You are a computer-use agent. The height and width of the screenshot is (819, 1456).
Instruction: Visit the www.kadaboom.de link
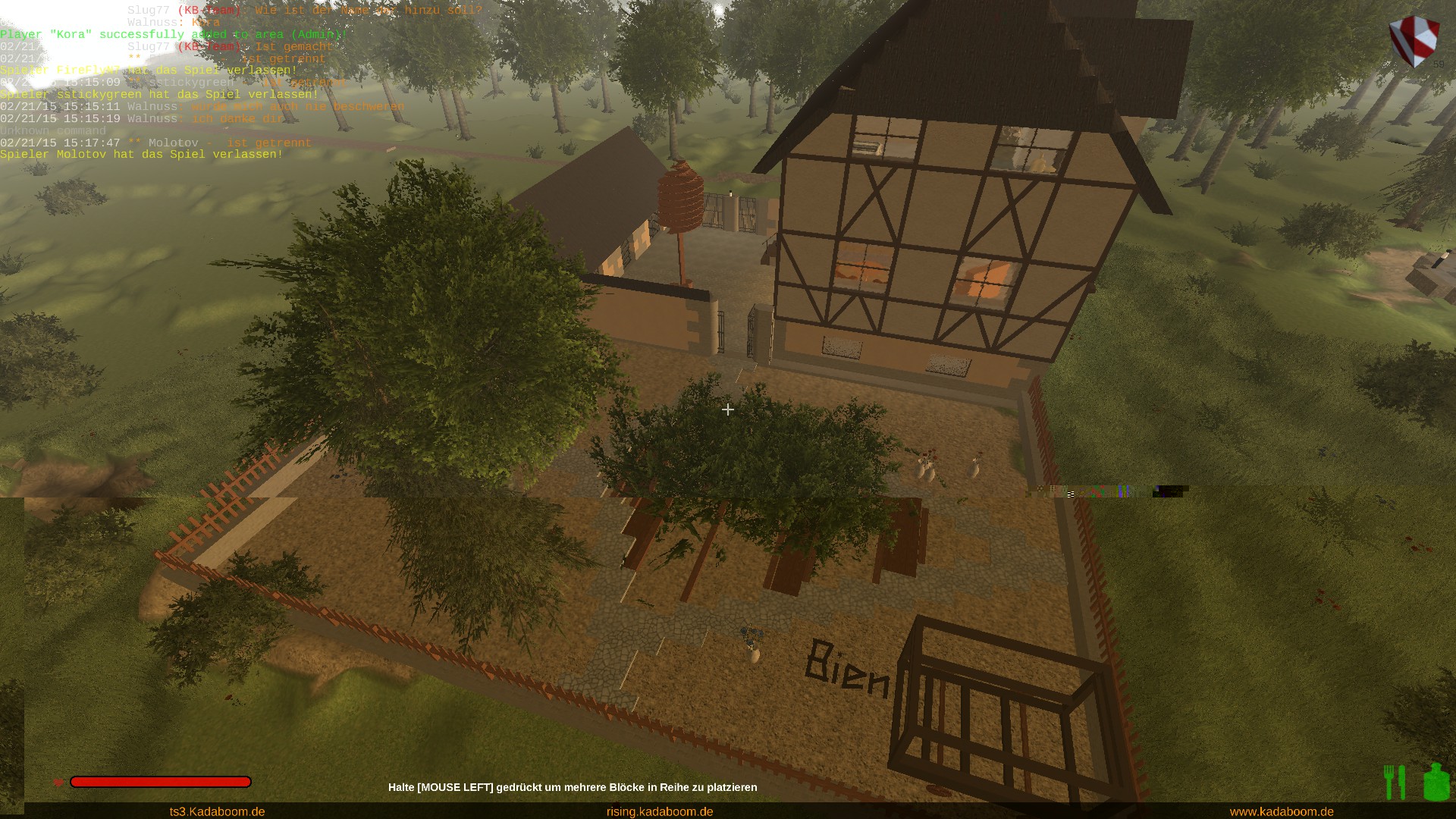click(x=1282, y=811)
